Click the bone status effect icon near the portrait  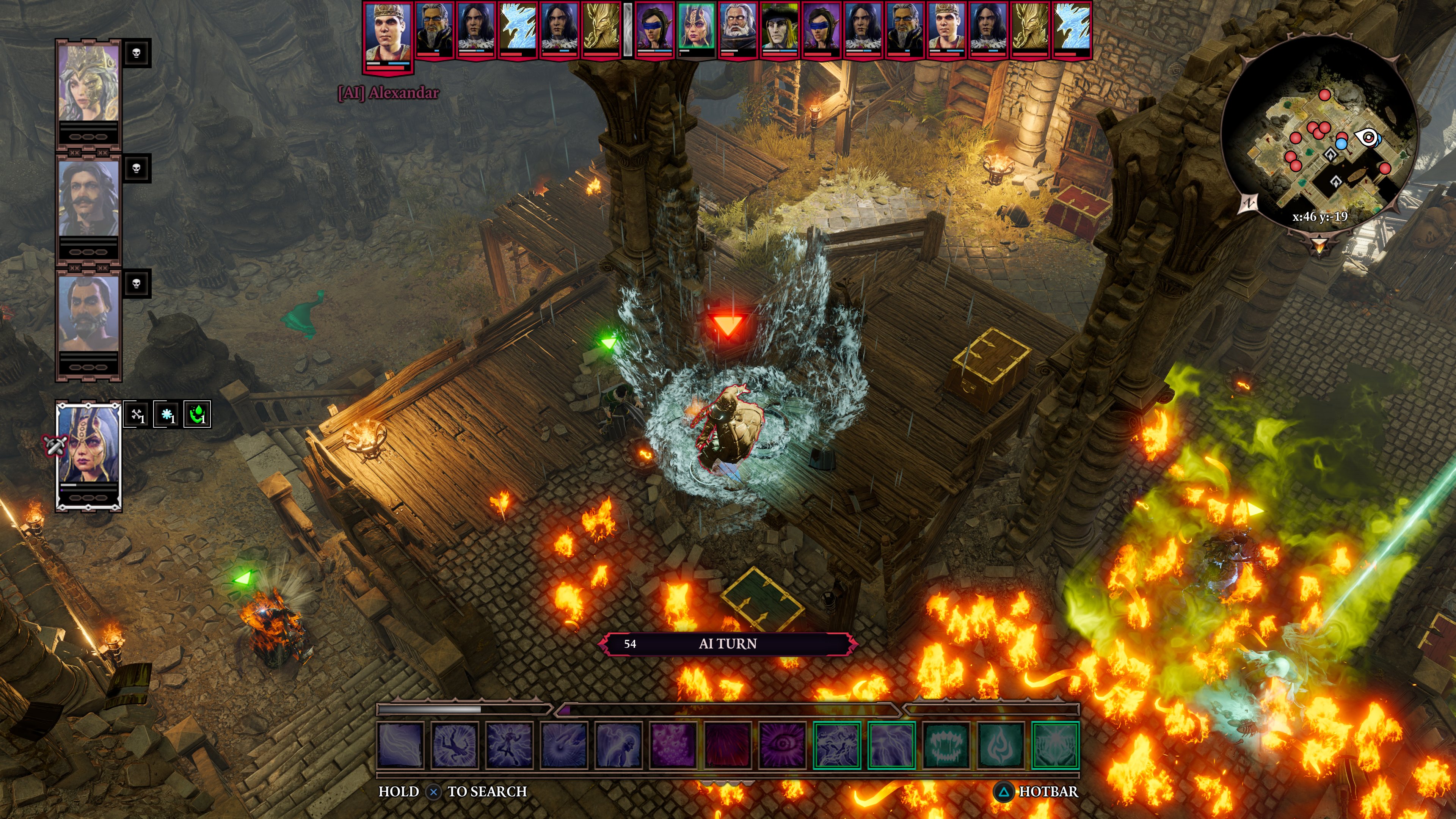point(136,415)
